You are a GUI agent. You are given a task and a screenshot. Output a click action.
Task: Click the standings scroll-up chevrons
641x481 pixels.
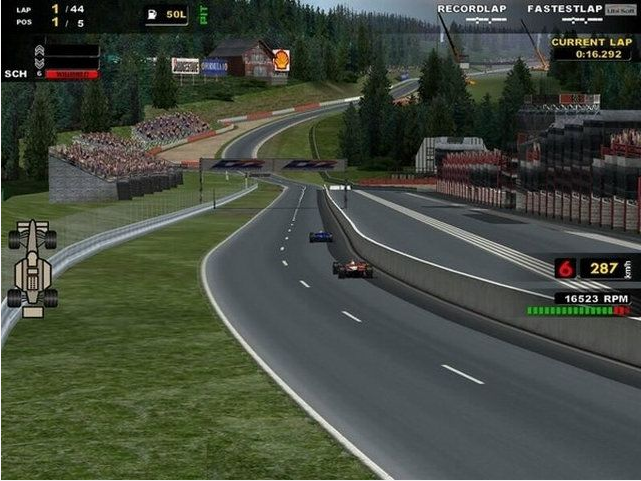[x=39, y=50]
